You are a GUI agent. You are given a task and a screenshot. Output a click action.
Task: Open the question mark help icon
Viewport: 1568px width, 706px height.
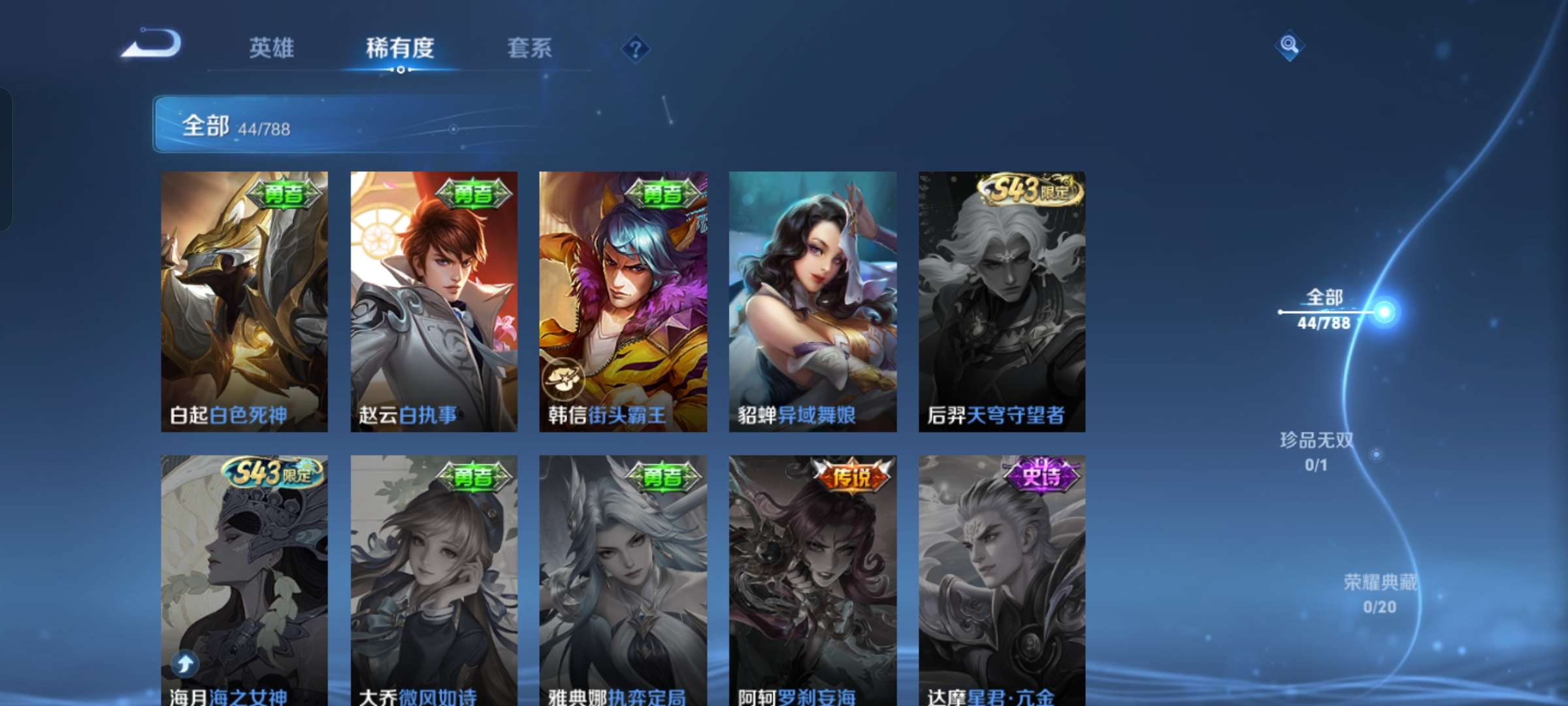[x=635, y=49]
